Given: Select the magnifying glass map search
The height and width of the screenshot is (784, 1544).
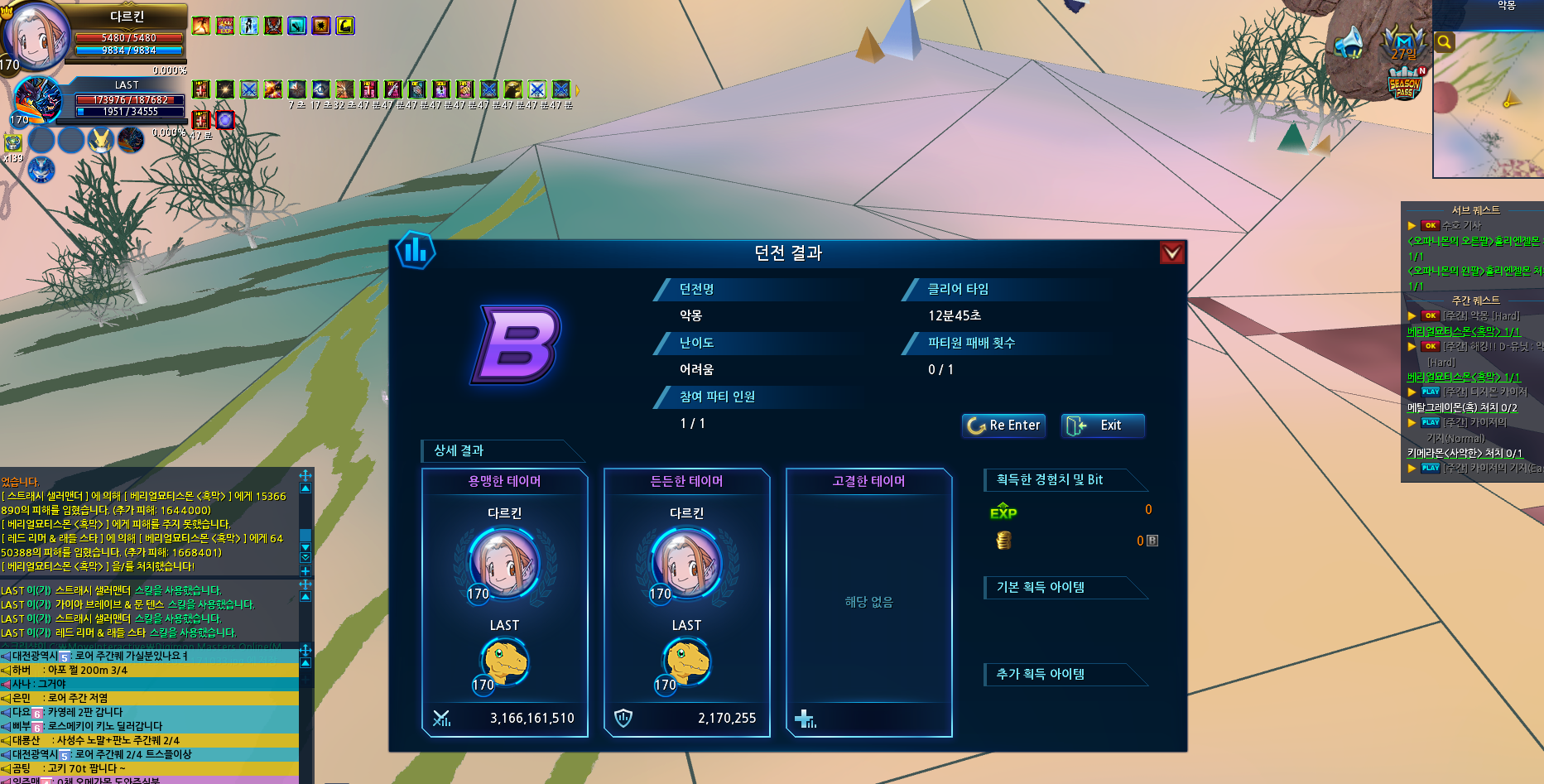Looking at the screenshot, I should coord(1444,42).
